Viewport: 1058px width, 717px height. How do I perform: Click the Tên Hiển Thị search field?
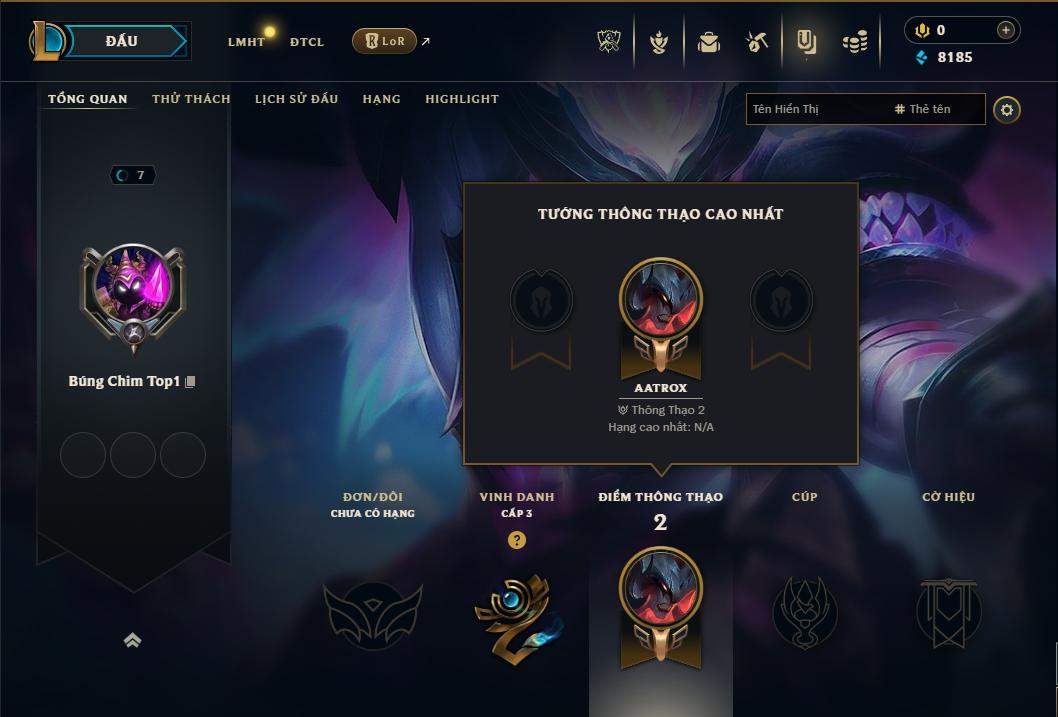(815, 109)
